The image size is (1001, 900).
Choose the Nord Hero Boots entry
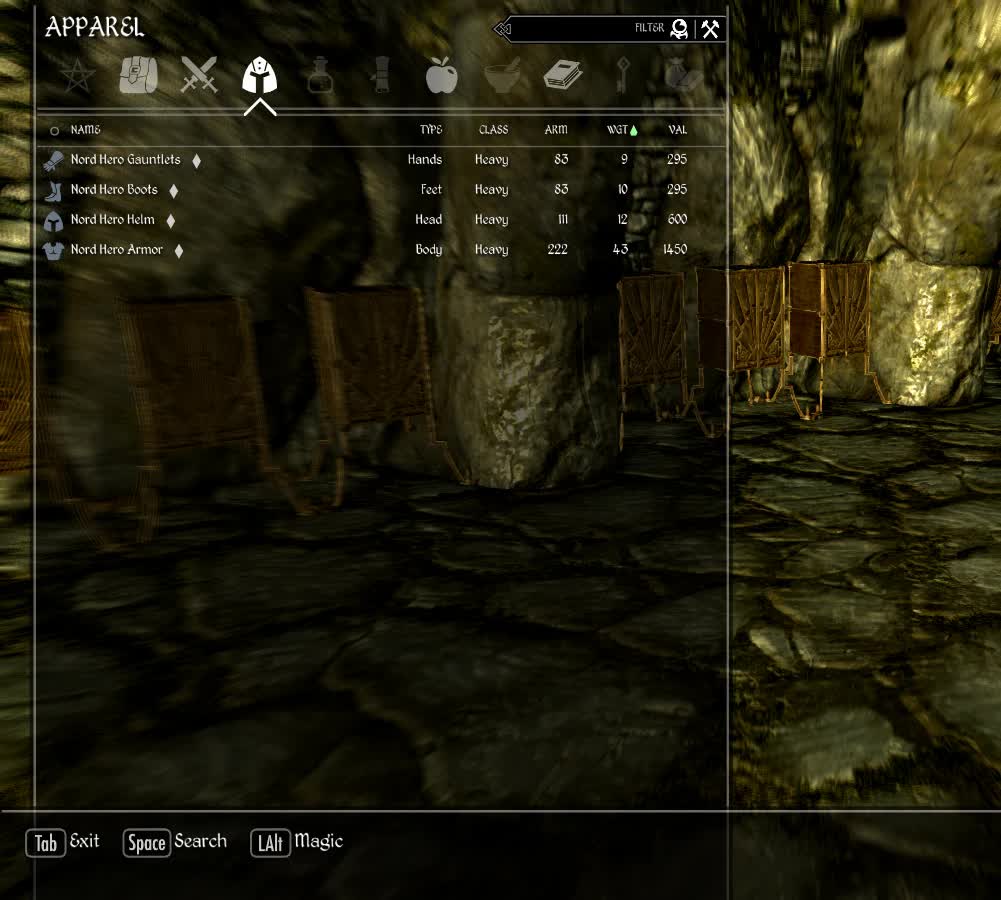coord(114,190)
